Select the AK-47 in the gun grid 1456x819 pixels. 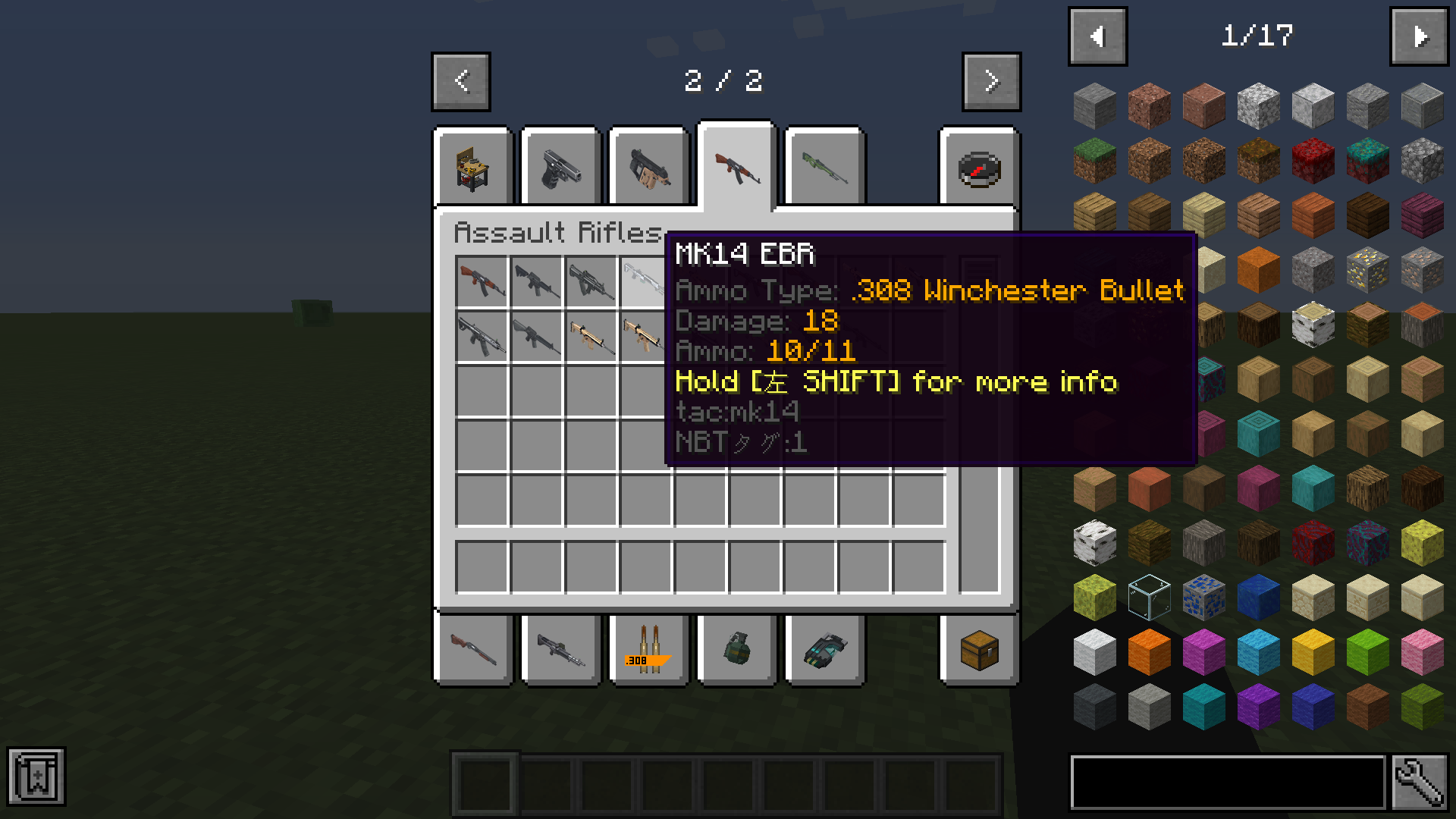coord(482,281)
